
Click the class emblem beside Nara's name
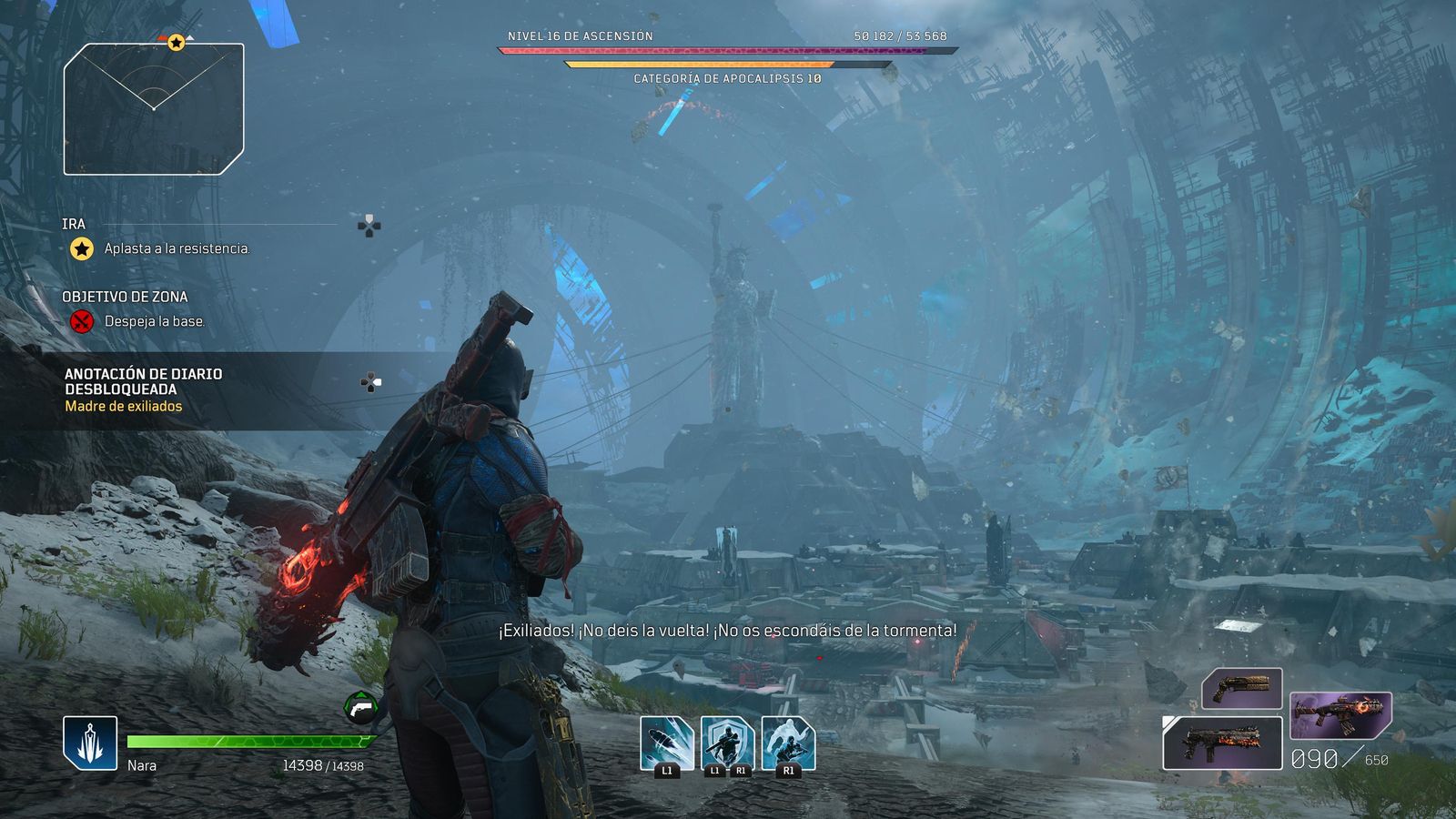[90, 743]
